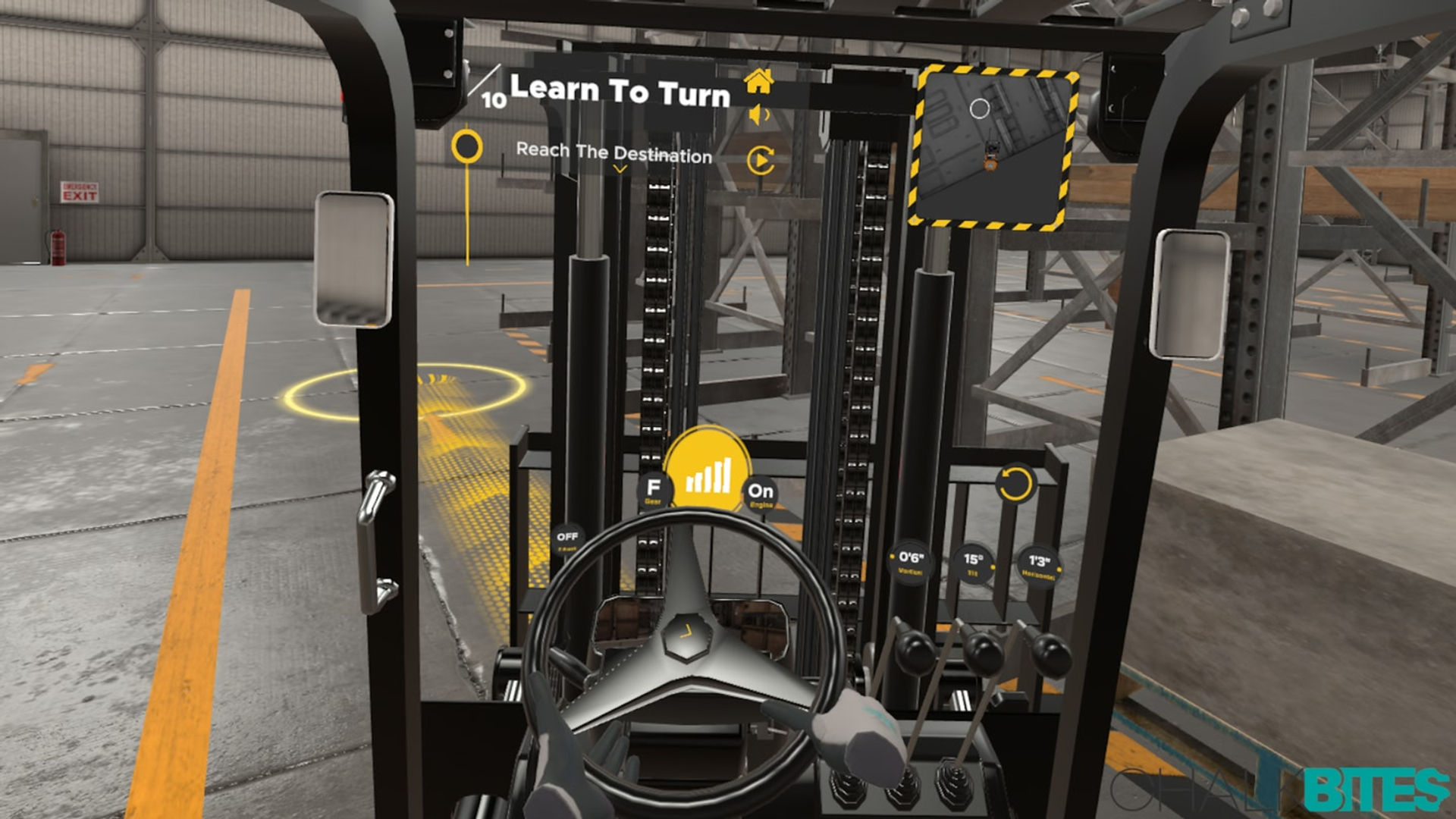Click the objective step circle marker

click(467, 146)
